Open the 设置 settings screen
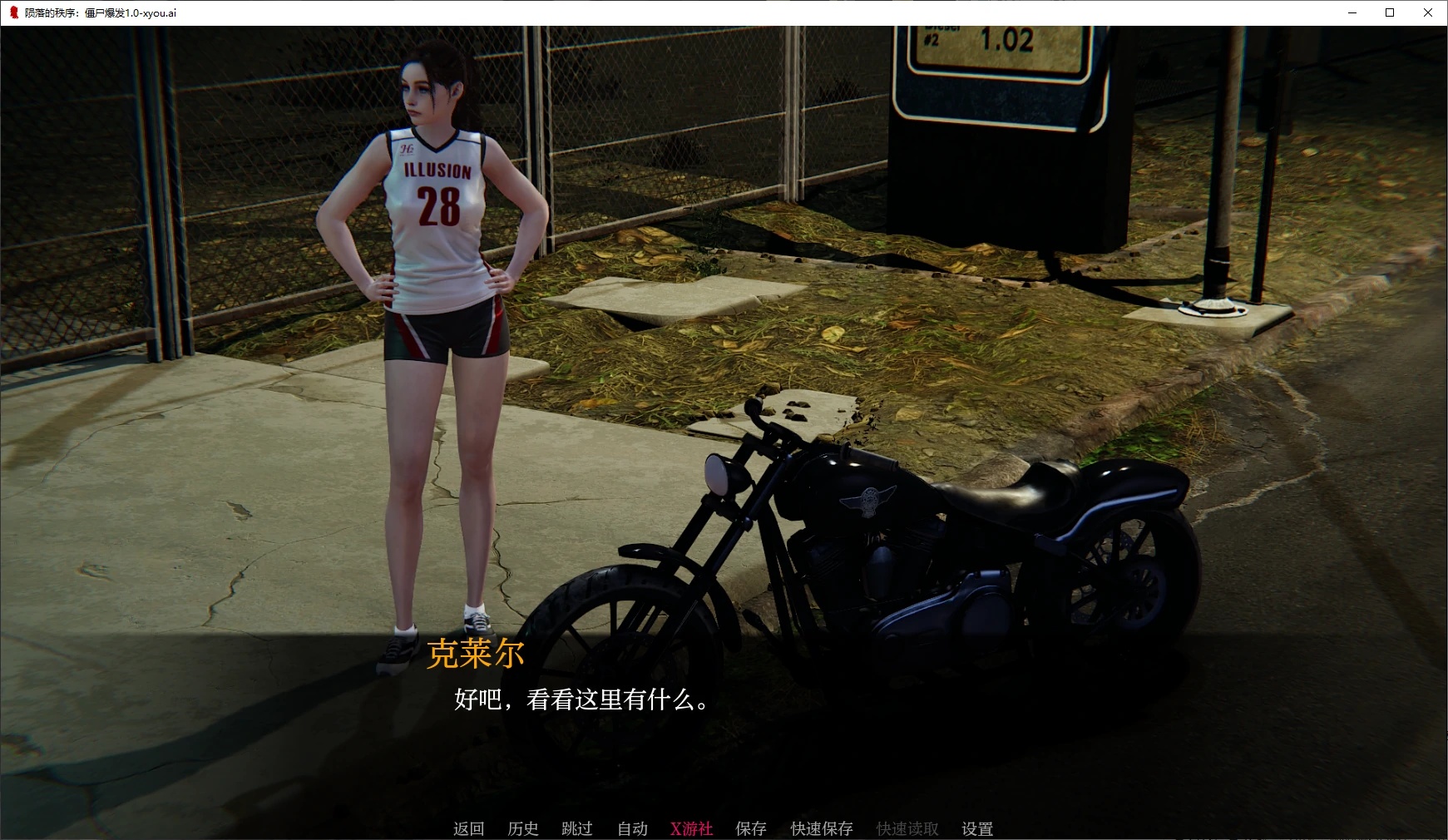Viewport: 1448px width, 840px height. click(x=976, y=828)
